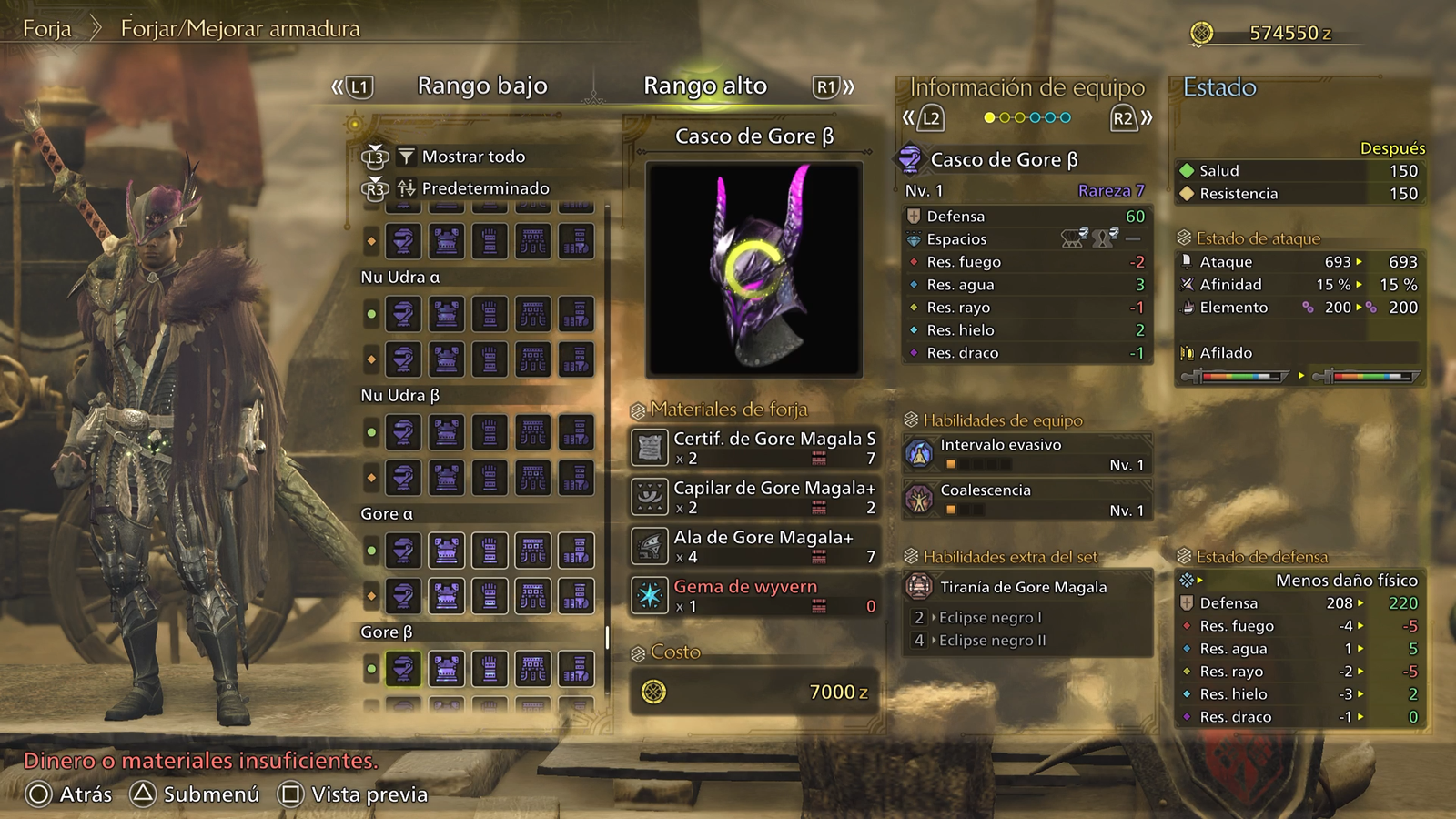This screenshot has height=819, width=1456.
Task: Select Gore α chest armor in green-circle row
Action: pos(446,551)
